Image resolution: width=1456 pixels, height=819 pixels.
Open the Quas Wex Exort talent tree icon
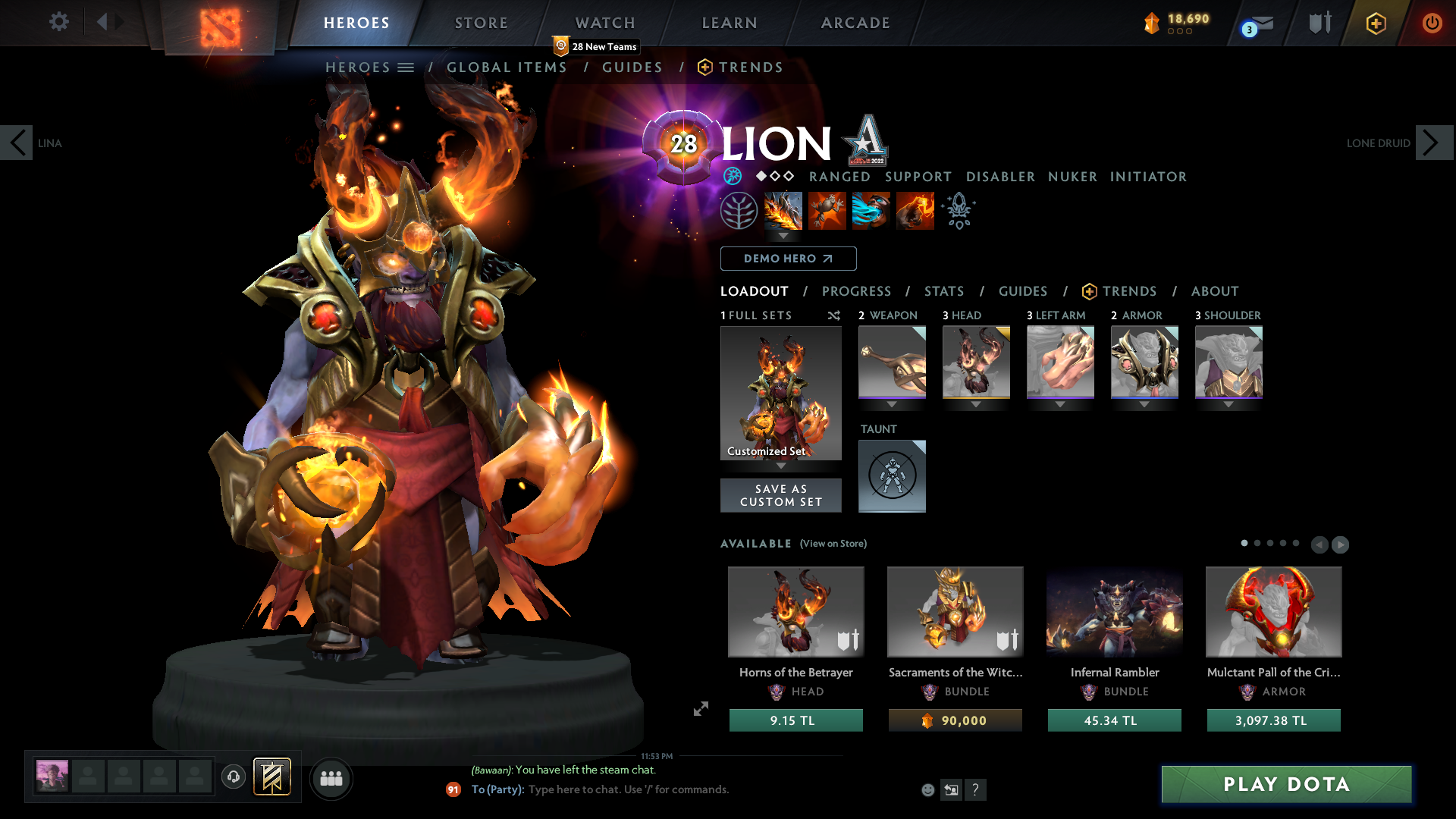click(x=739, y=211)
